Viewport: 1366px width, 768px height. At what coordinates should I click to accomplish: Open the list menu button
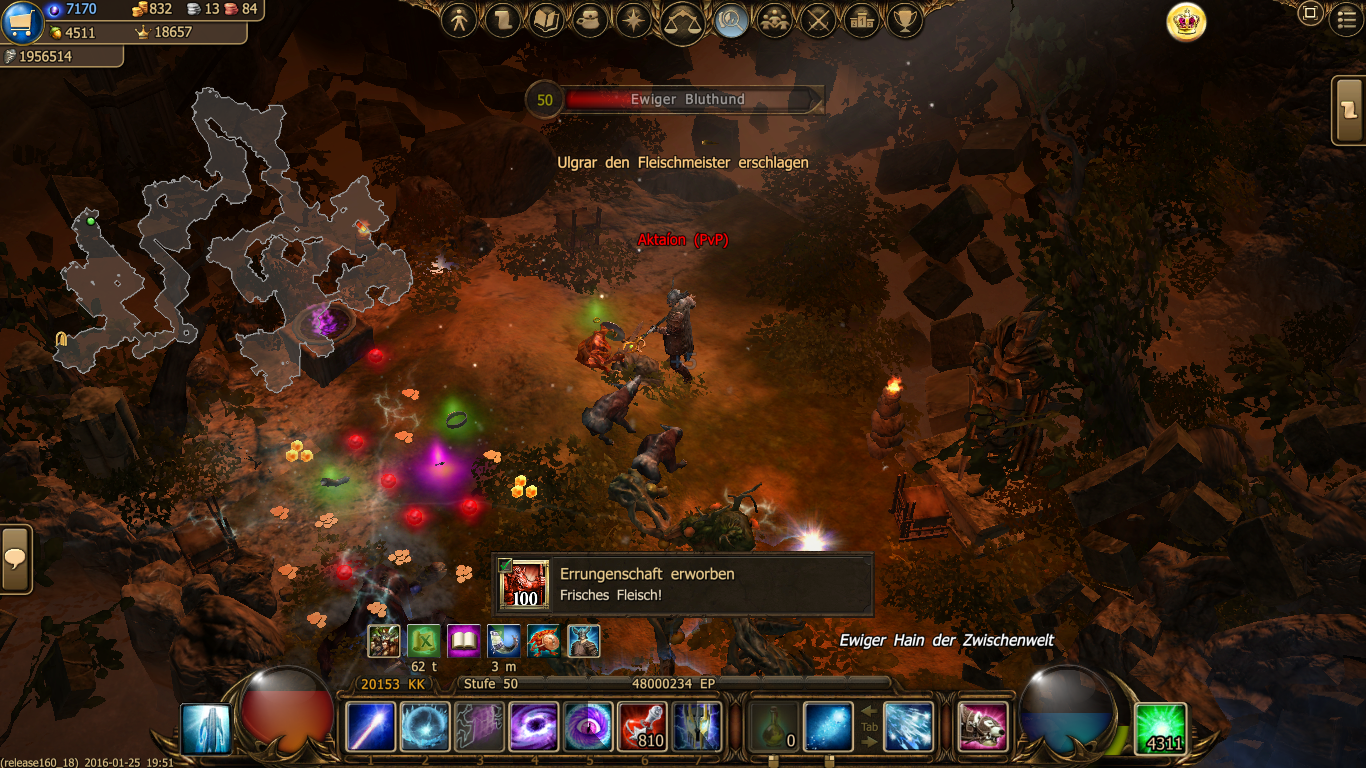tap(1348, 20)
